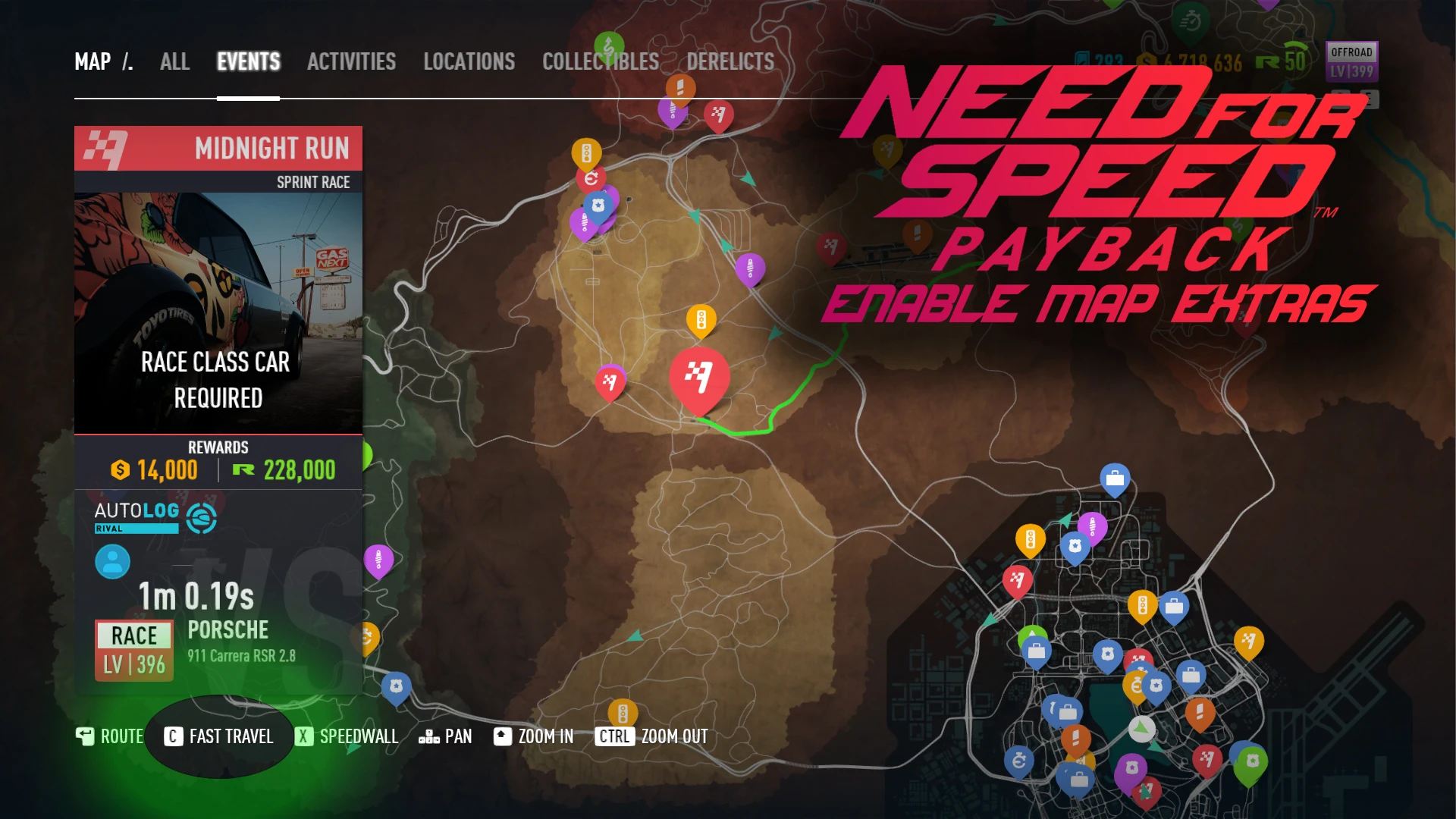Fast travel using the FAST TRAVEL button
1456x819 pixels.
(218, 736)
